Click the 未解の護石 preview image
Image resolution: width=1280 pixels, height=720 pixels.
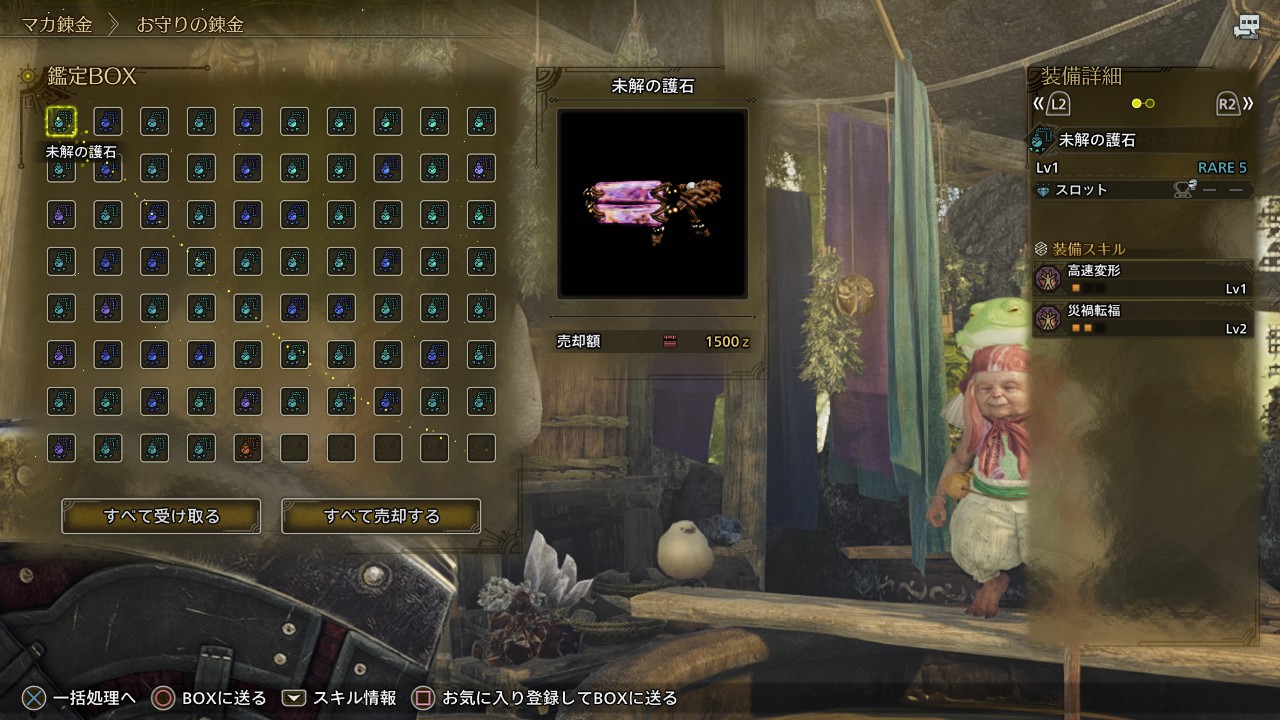[652, 203]
